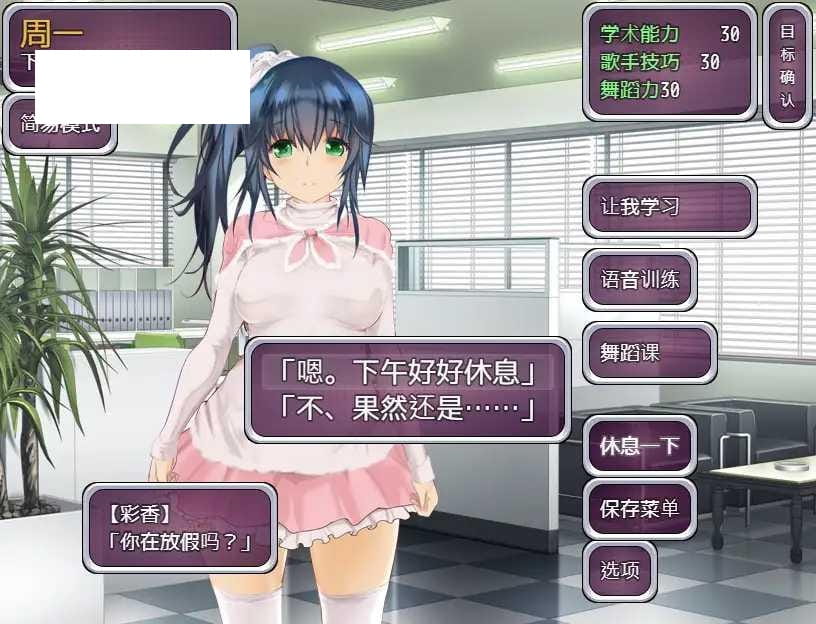Image resolution: width=816 pixels, height=624 pixels.
Task: Open the 目标确认 goal check panel
Action: coord(787,65)
